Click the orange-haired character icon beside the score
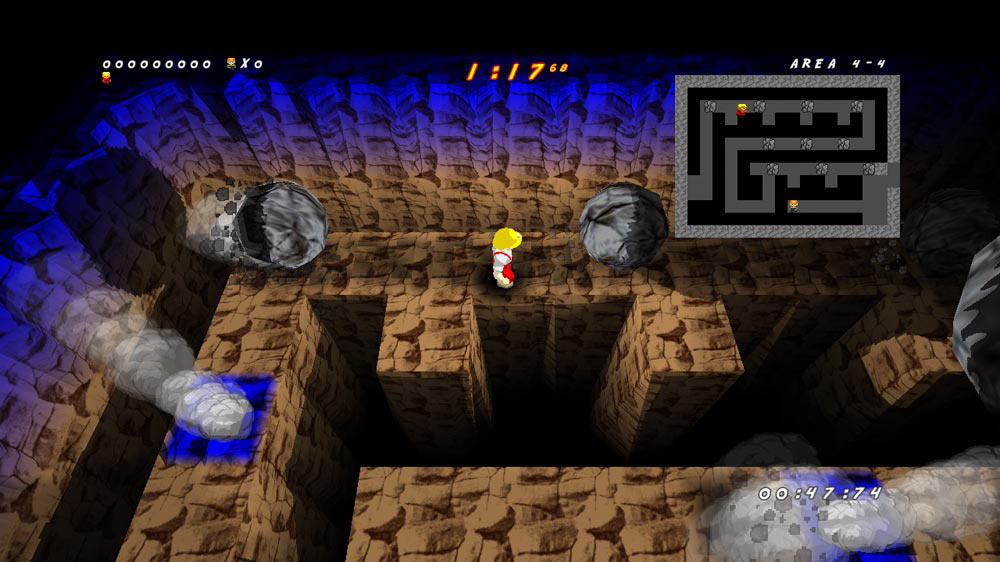Image resolution: width=1000 pixels, height=562 pixels. click(x=232, y=64)
